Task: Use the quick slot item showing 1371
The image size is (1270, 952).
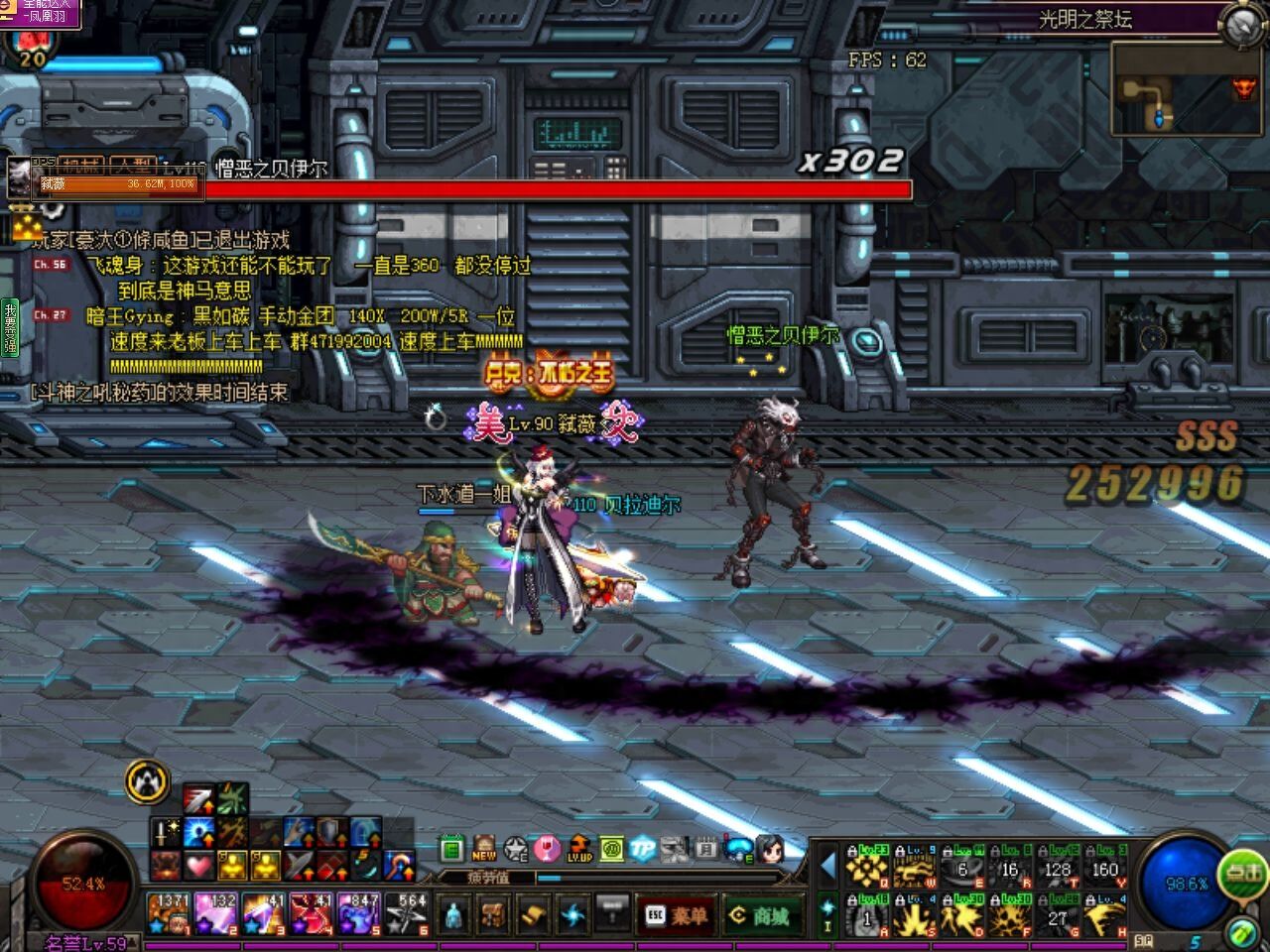Action: pyautogui.click(x=168, y=913)
